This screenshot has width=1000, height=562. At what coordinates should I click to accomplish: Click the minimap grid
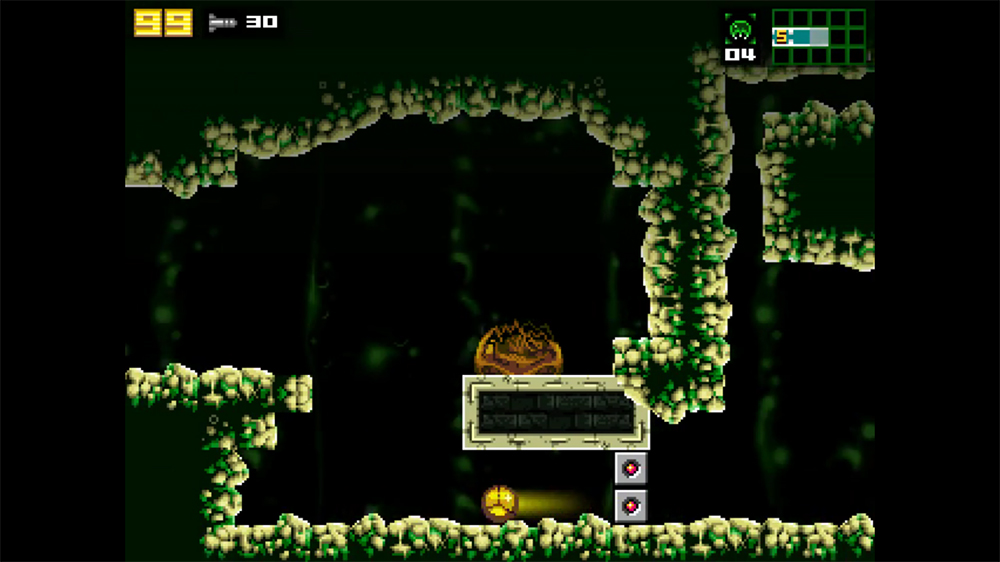[x=818, y=37]
